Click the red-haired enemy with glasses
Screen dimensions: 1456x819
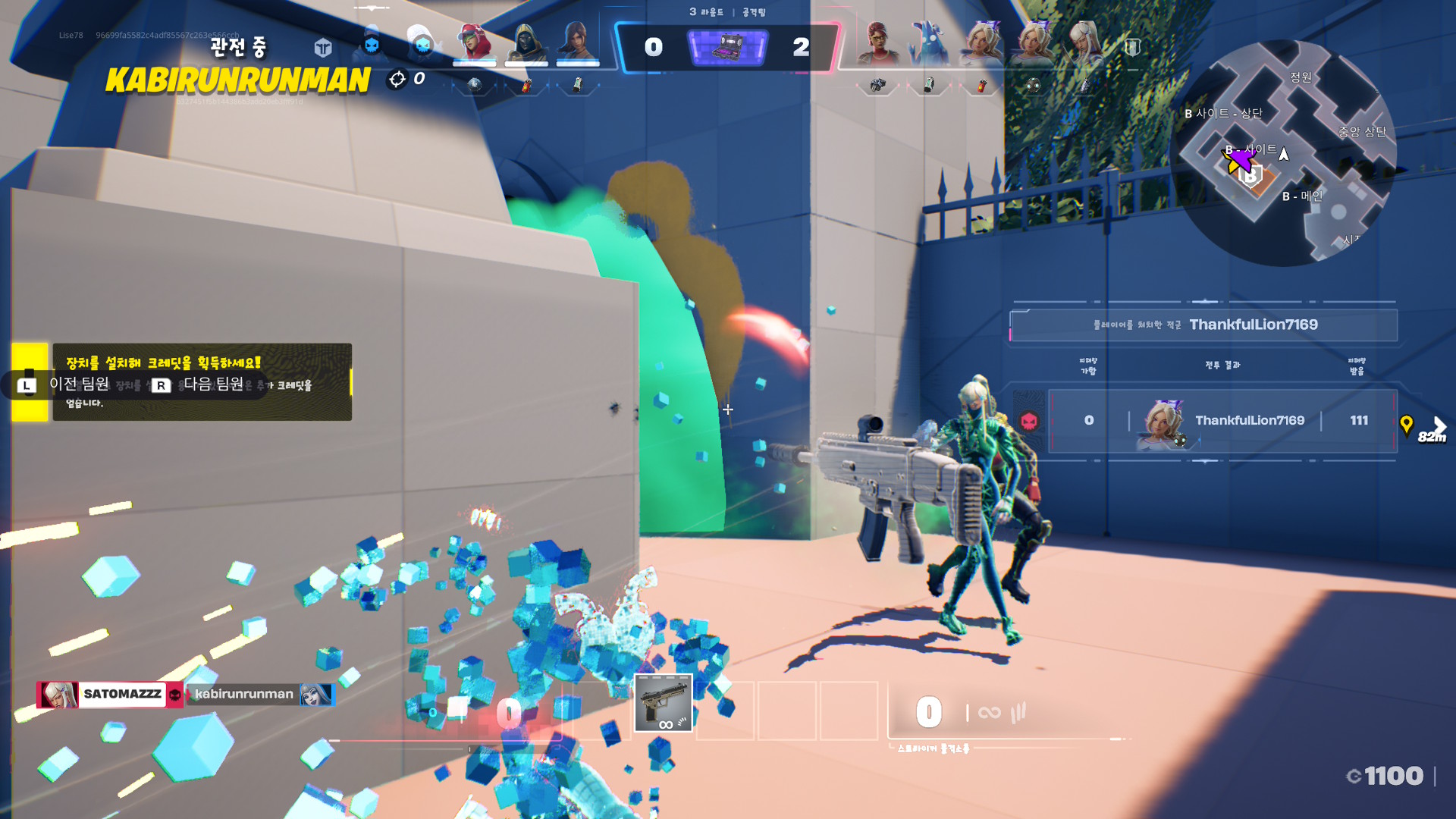coord(878,42)
